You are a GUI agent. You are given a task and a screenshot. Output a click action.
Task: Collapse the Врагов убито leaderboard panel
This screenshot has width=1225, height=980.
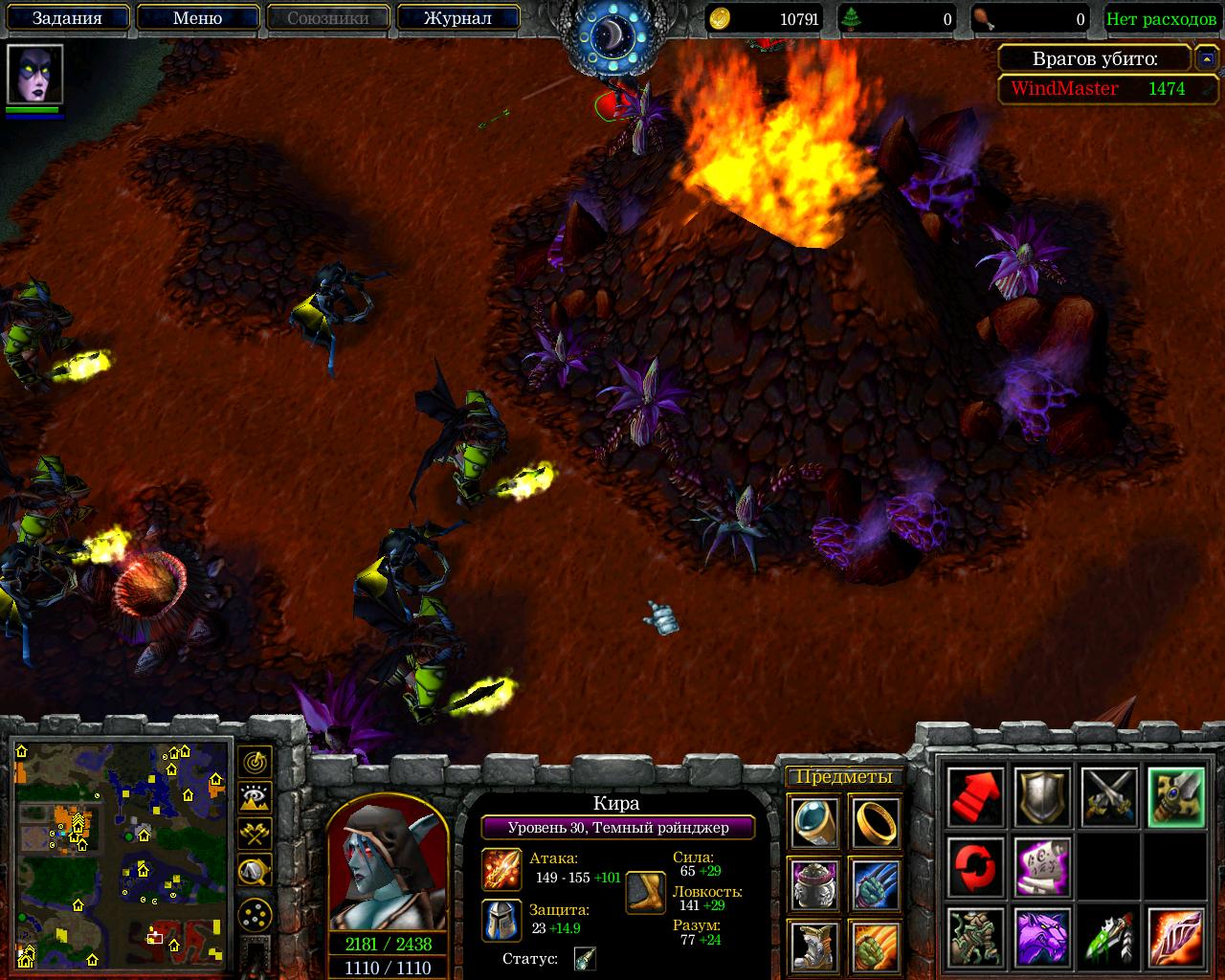pyautogui.click(x=1206, y=59)
